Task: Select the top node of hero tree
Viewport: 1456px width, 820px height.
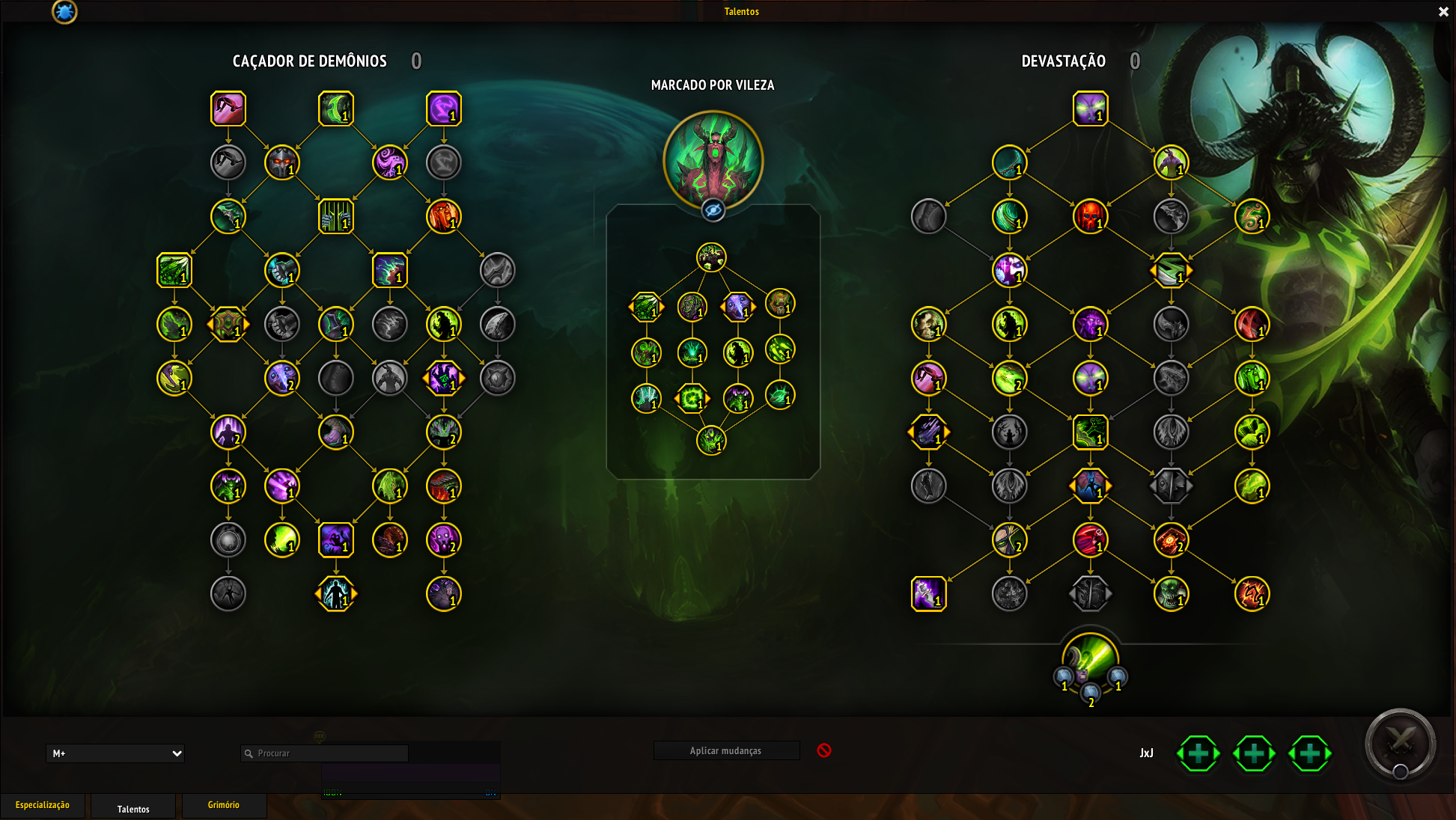Action: (x=711, y=257)
